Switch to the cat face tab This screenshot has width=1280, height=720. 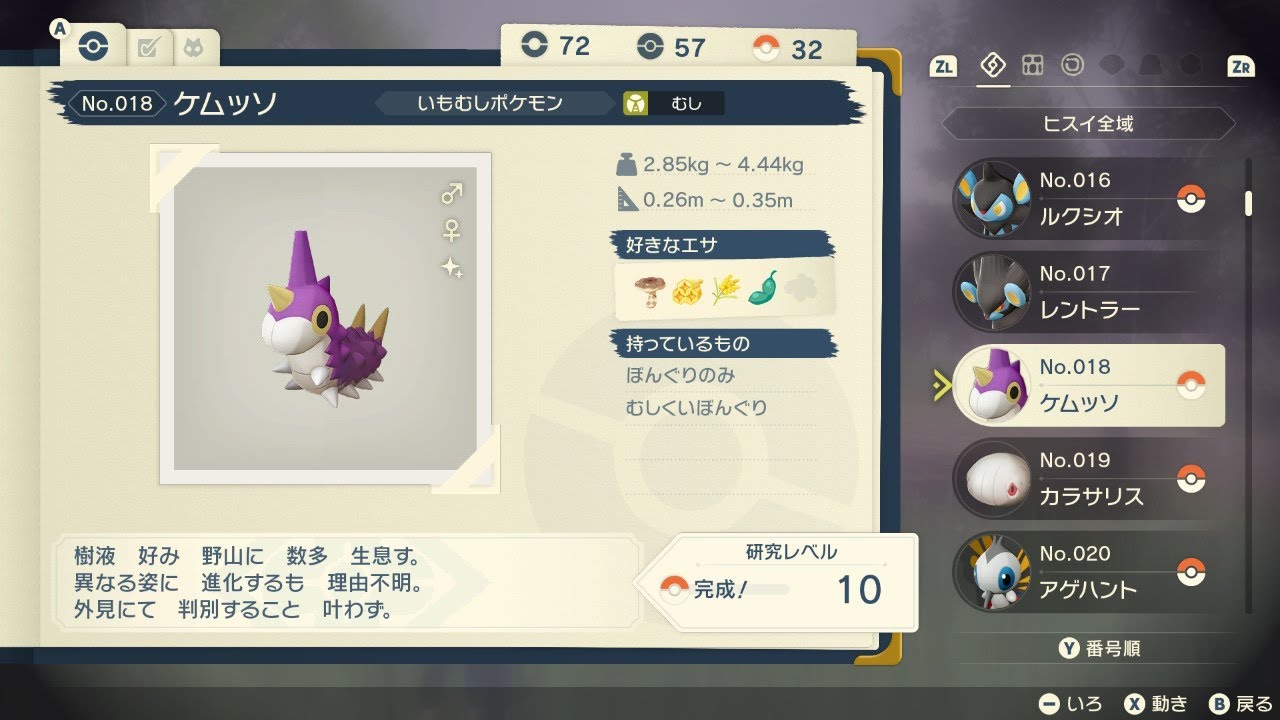coord(195,45)
